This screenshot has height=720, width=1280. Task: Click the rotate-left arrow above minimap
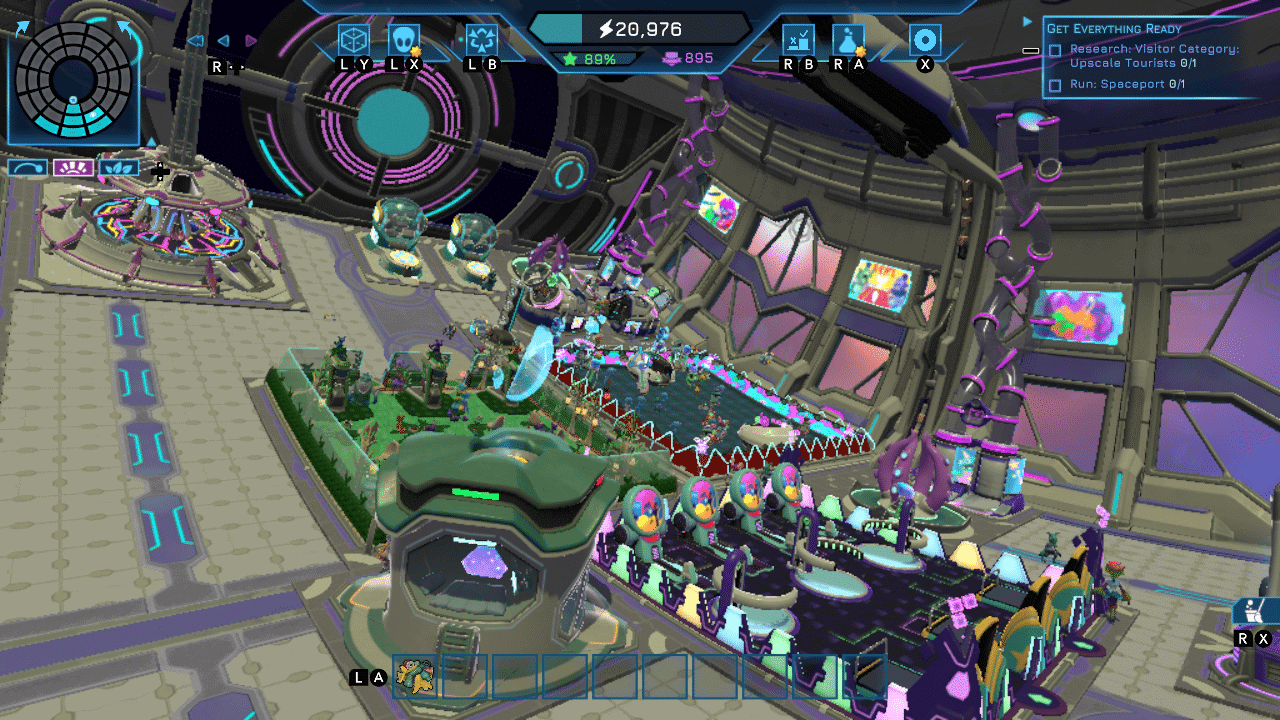[x=22, y=28]
